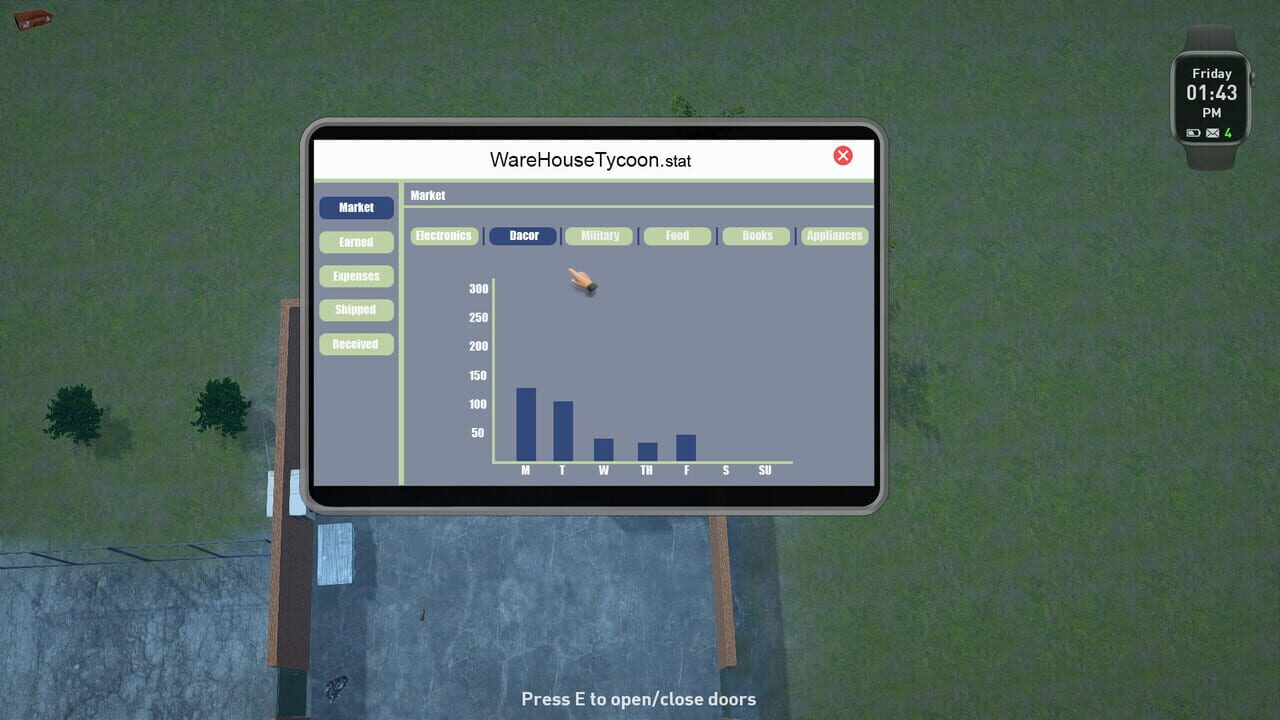Click Friday's bar in the bar chart
This screenshot has height=720, width=1280.
point(686,448)
